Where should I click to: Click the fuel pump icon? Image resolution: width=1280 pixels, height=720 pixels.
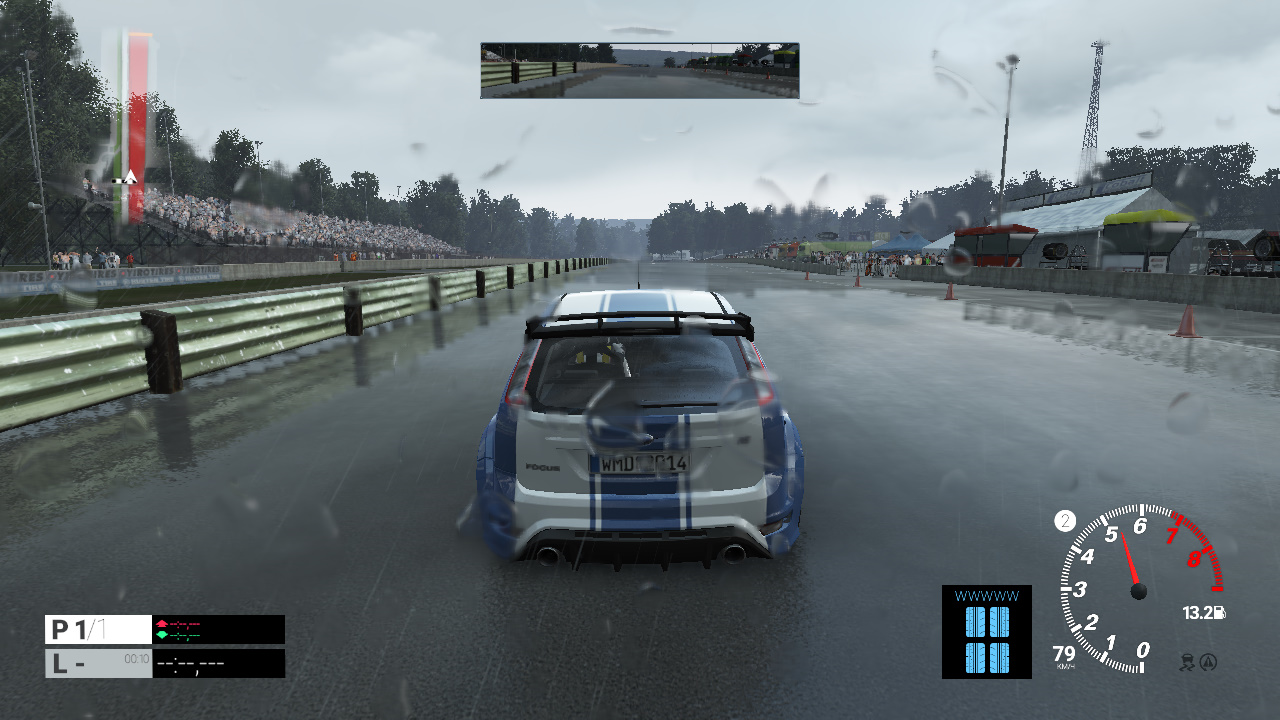click(x=1220, y=613)
